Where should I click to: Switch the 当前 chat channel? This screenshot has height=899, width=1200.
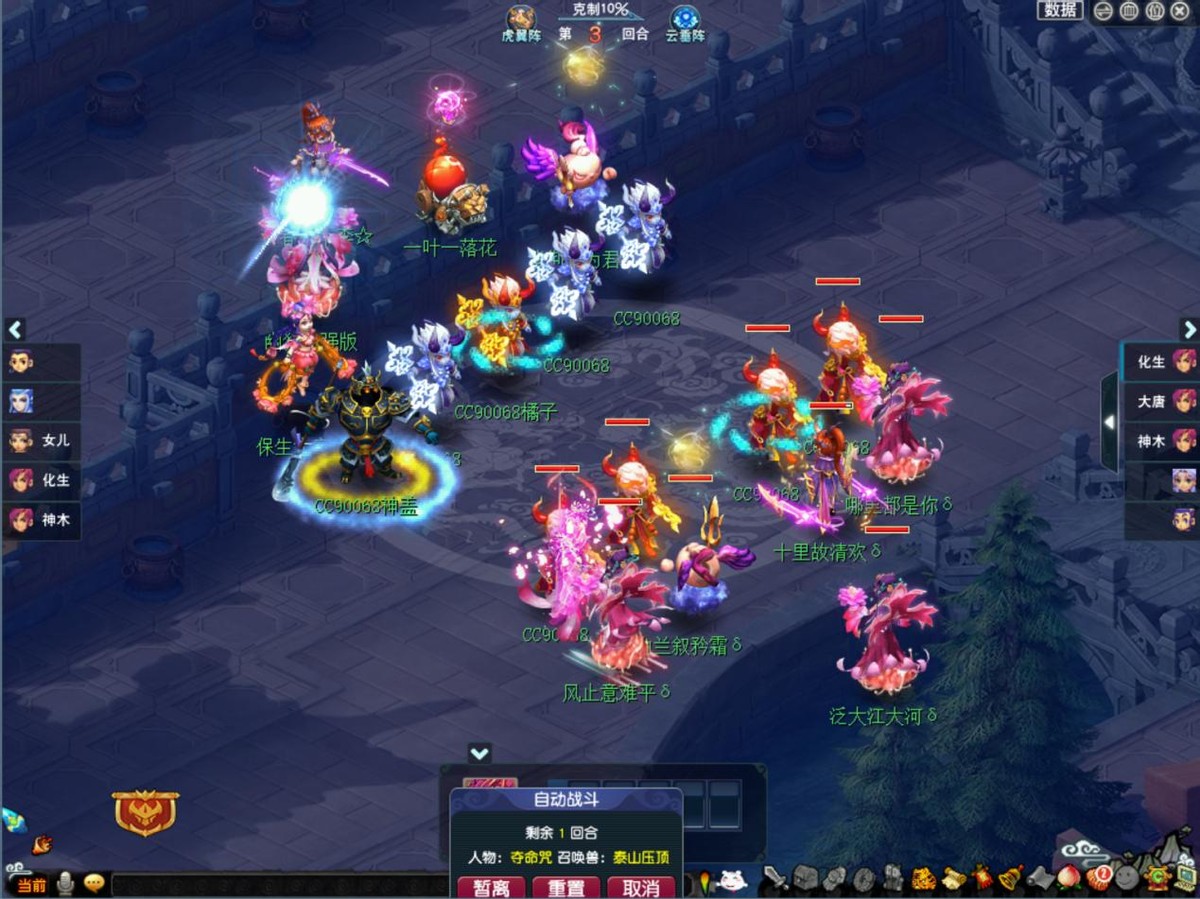[x=31, y=885]
